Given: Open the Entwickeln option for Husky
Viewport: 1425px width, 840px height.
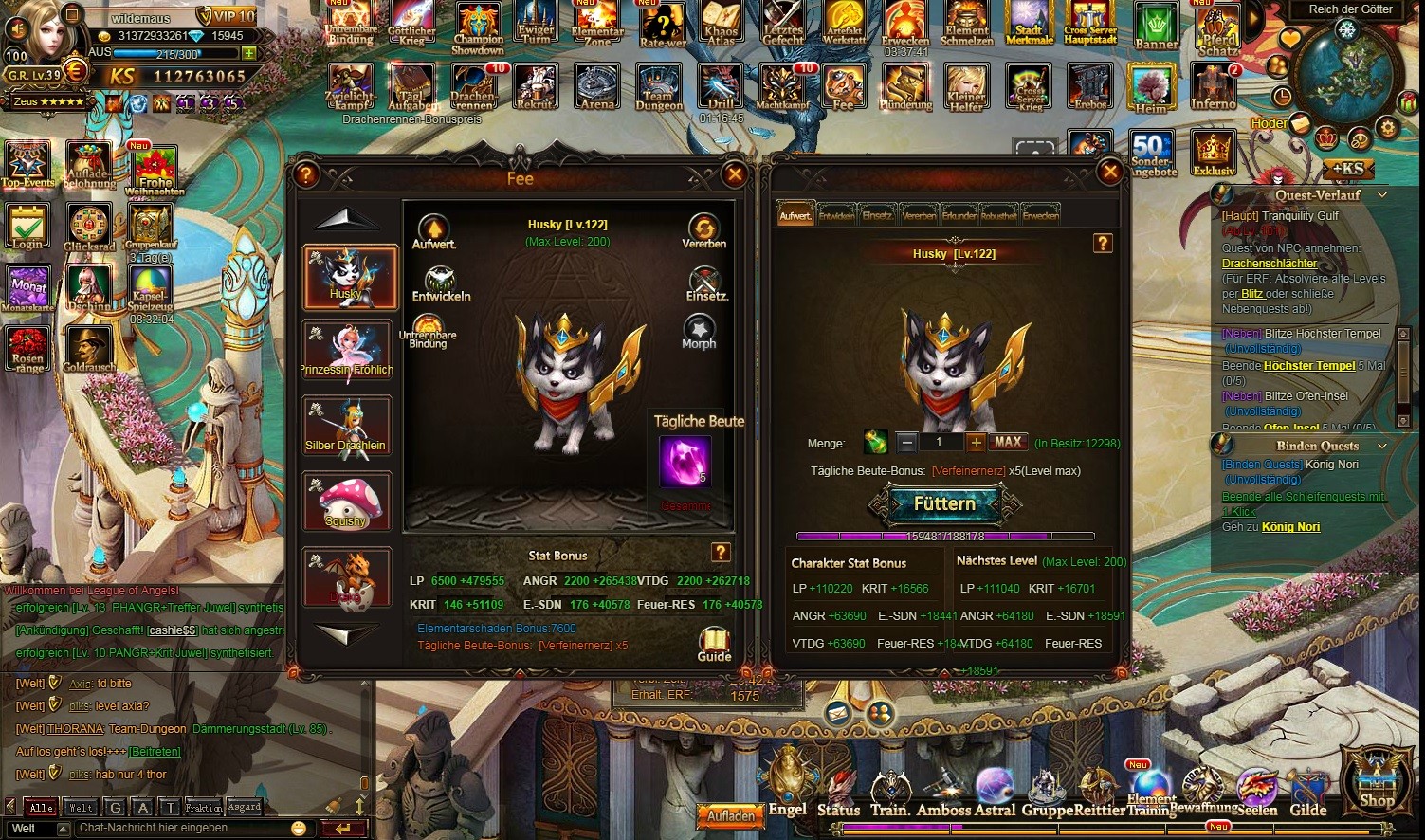Looking at the screenshot, I should [440, 283].
